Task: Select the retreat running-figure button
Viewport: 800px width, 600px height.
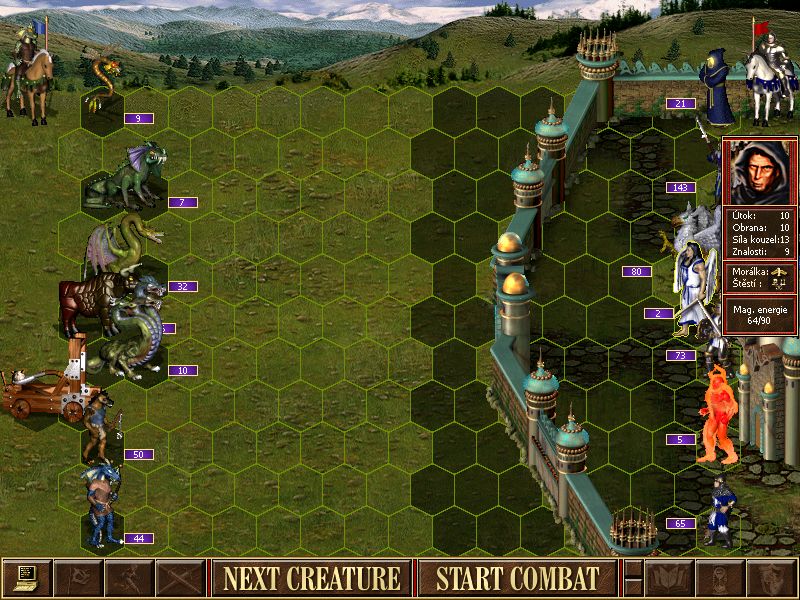Action: (129, 578)
